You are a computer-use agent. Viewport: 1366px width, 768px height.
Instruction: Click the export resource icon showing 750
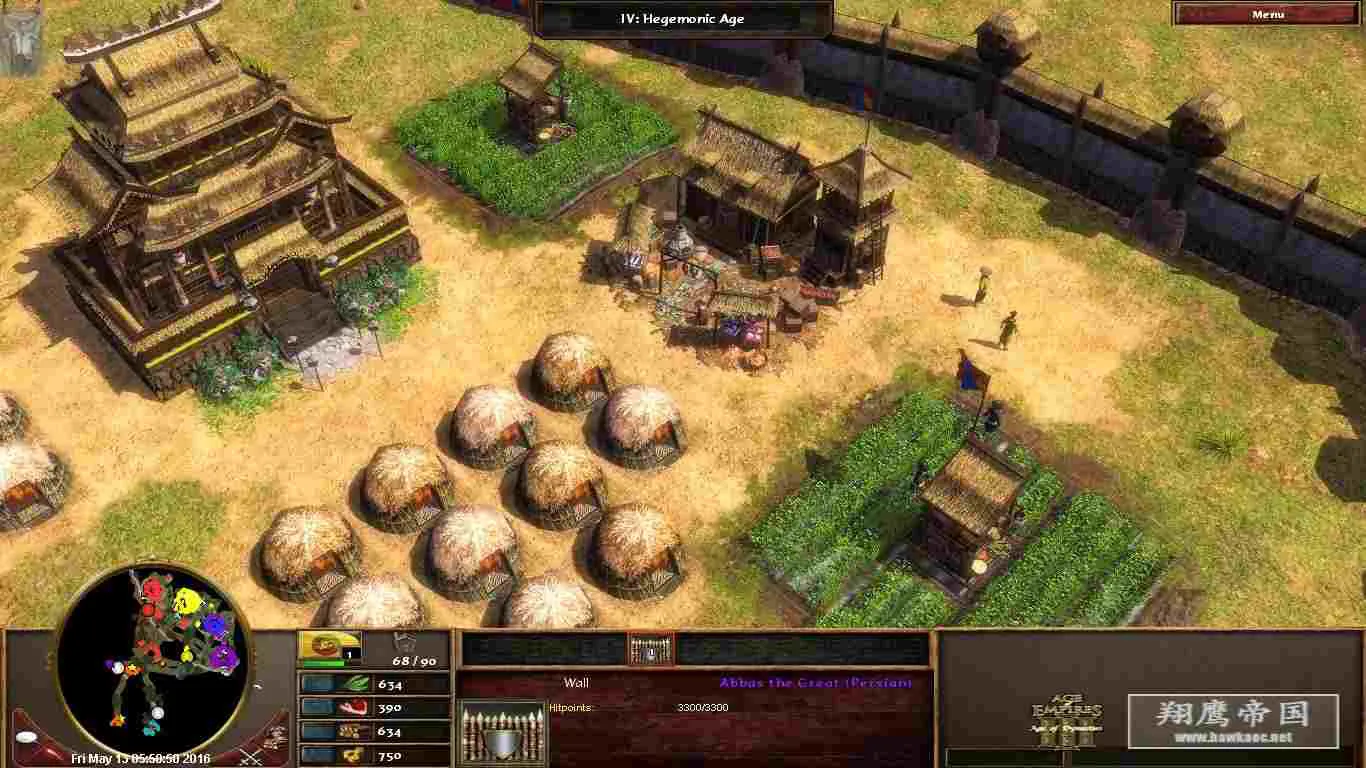coord(355,756)
